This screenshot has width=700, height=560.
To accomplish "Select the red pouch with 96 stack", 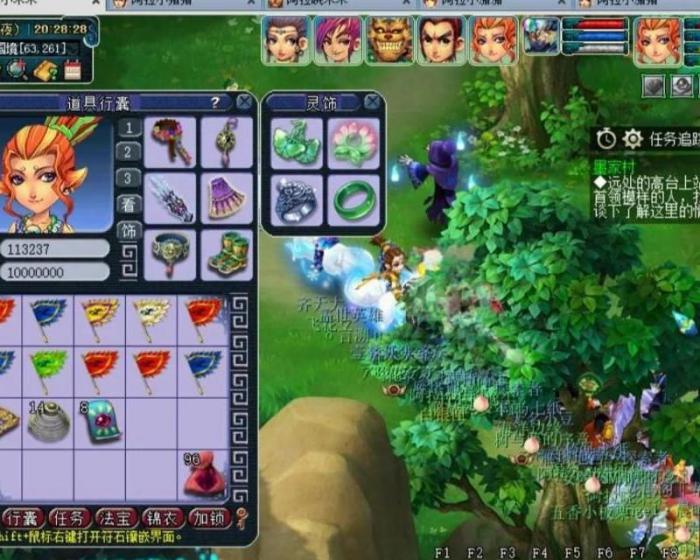I will tap(203, 476).
